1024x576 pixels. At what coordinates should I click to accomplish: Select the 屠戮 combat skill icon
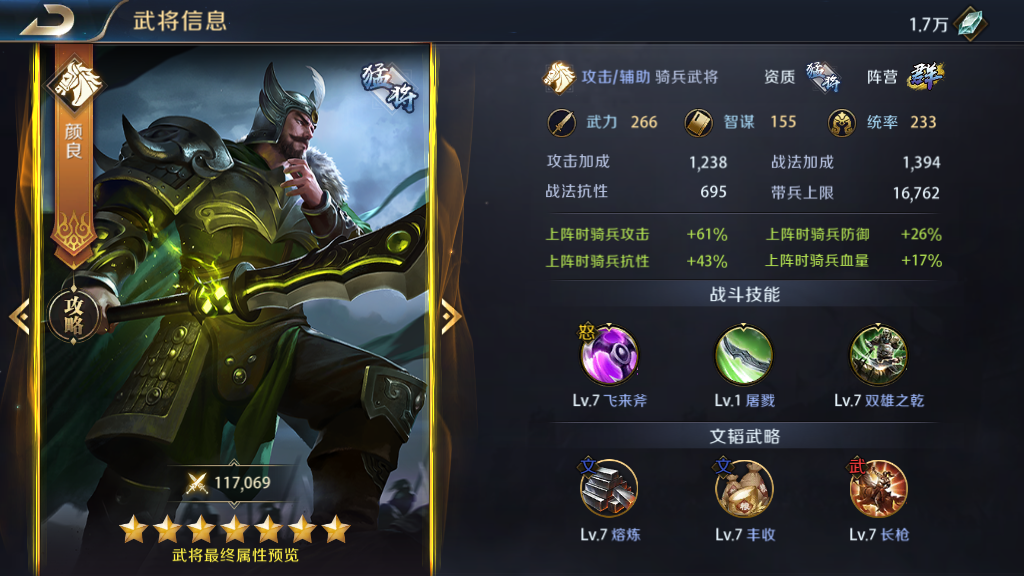[744, 355]
